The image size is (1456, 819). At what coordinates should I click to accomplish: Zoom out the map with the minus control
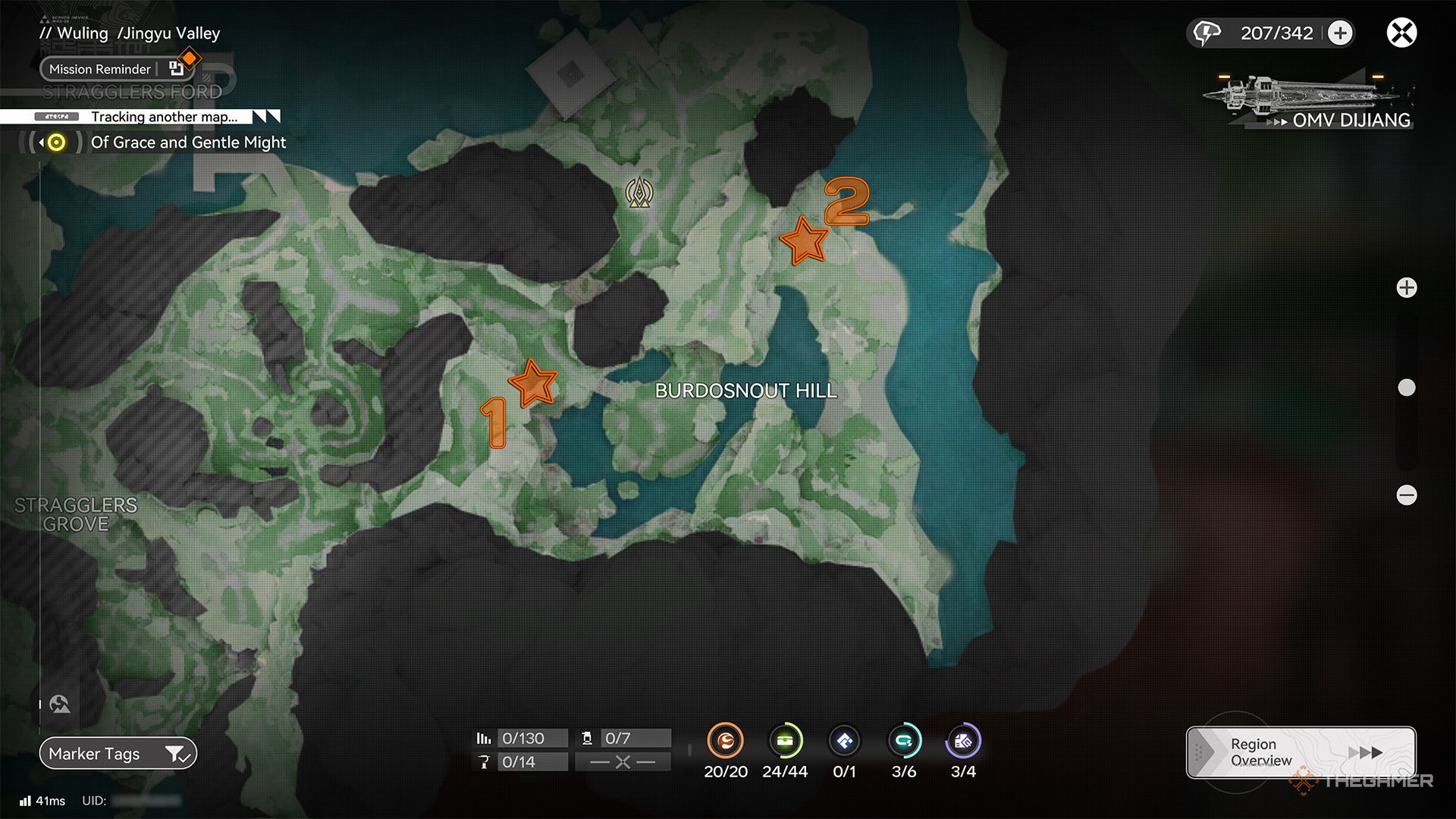point(1407,495)
